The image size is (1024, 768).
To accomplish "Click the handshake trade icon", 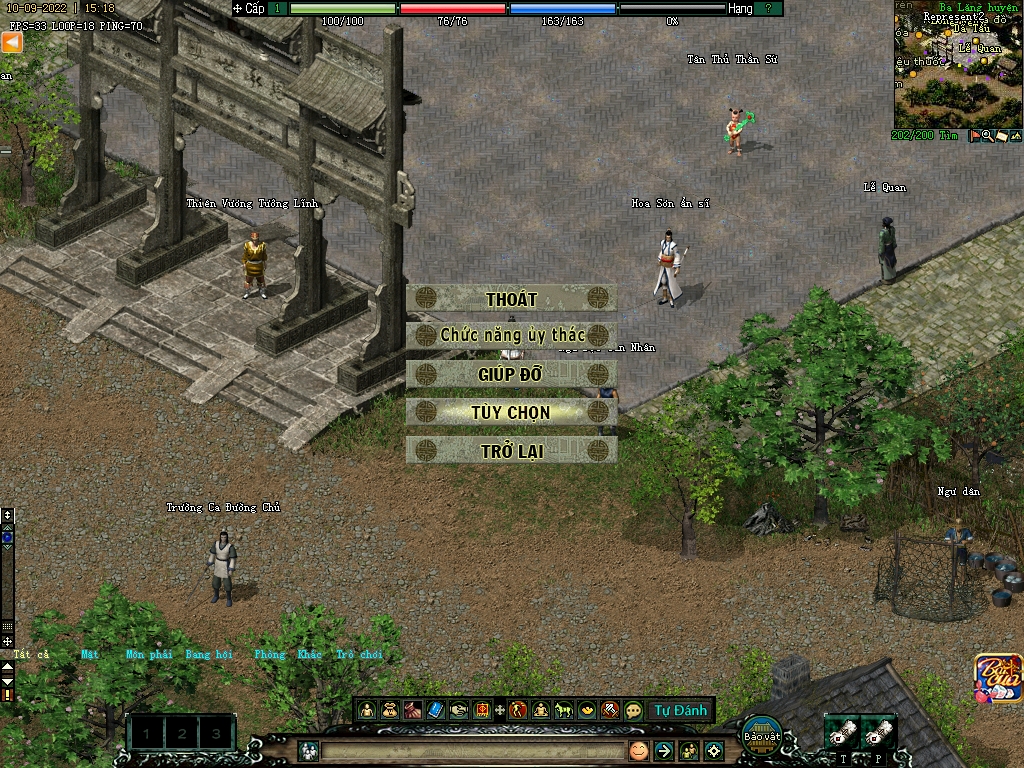I will coord(459,711).
